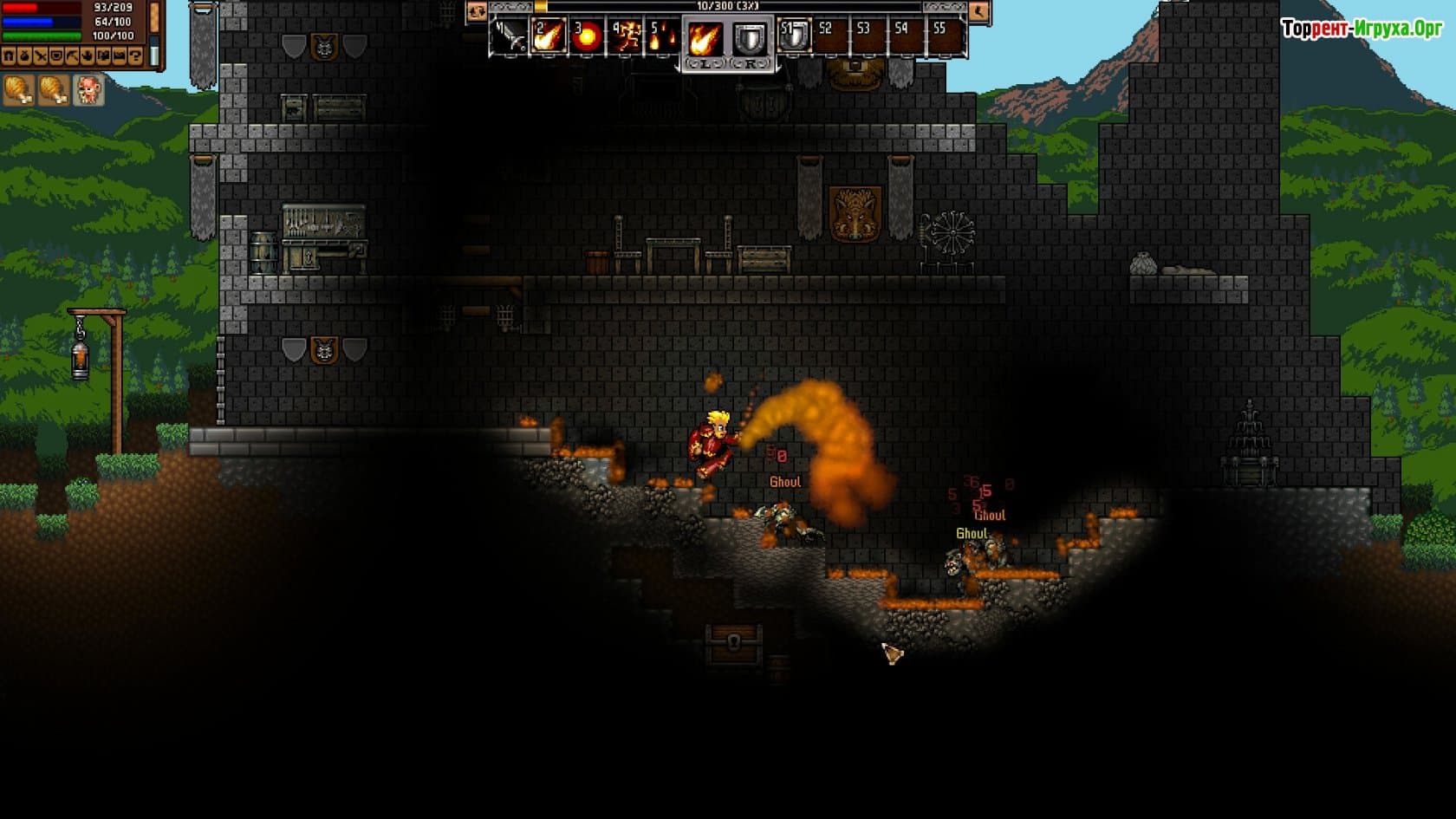Open the crossed swords menu button
Viewport: 1456px width, 819px height.
coord(40,56)
